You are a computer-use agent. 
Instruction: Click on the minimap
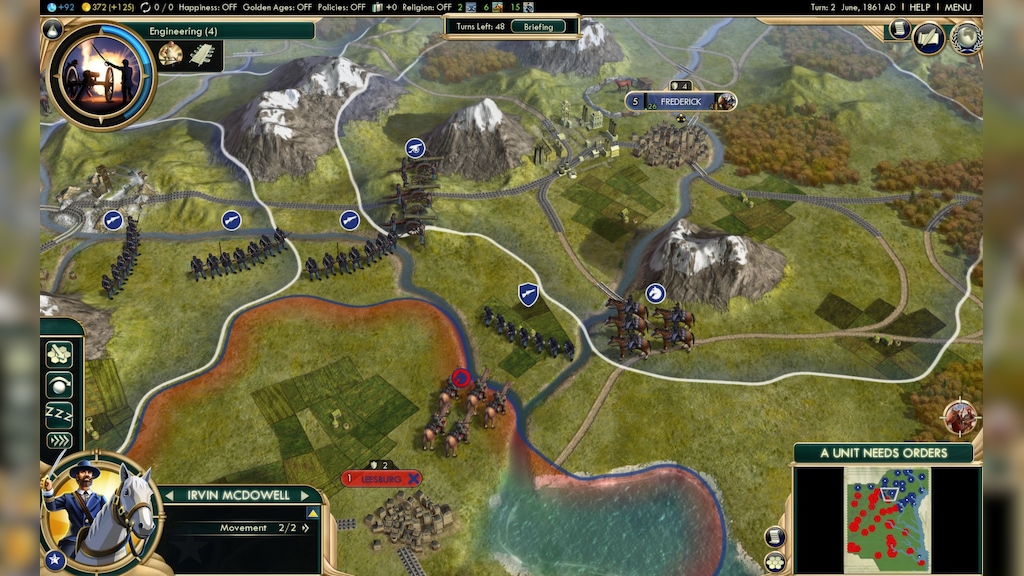(885, 518)
